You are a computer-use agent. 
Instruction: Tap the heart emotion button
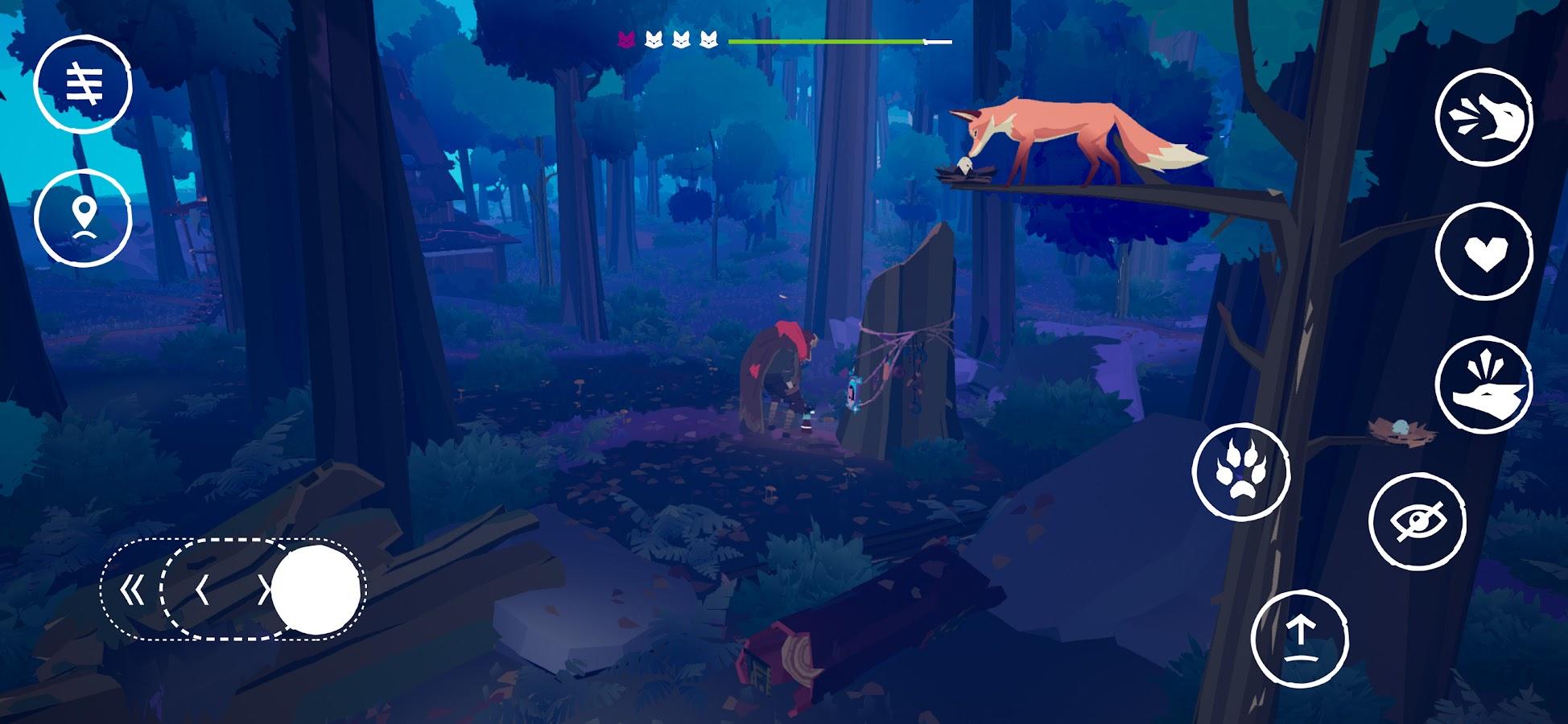pyautogui.click(x=1484, y=253)
